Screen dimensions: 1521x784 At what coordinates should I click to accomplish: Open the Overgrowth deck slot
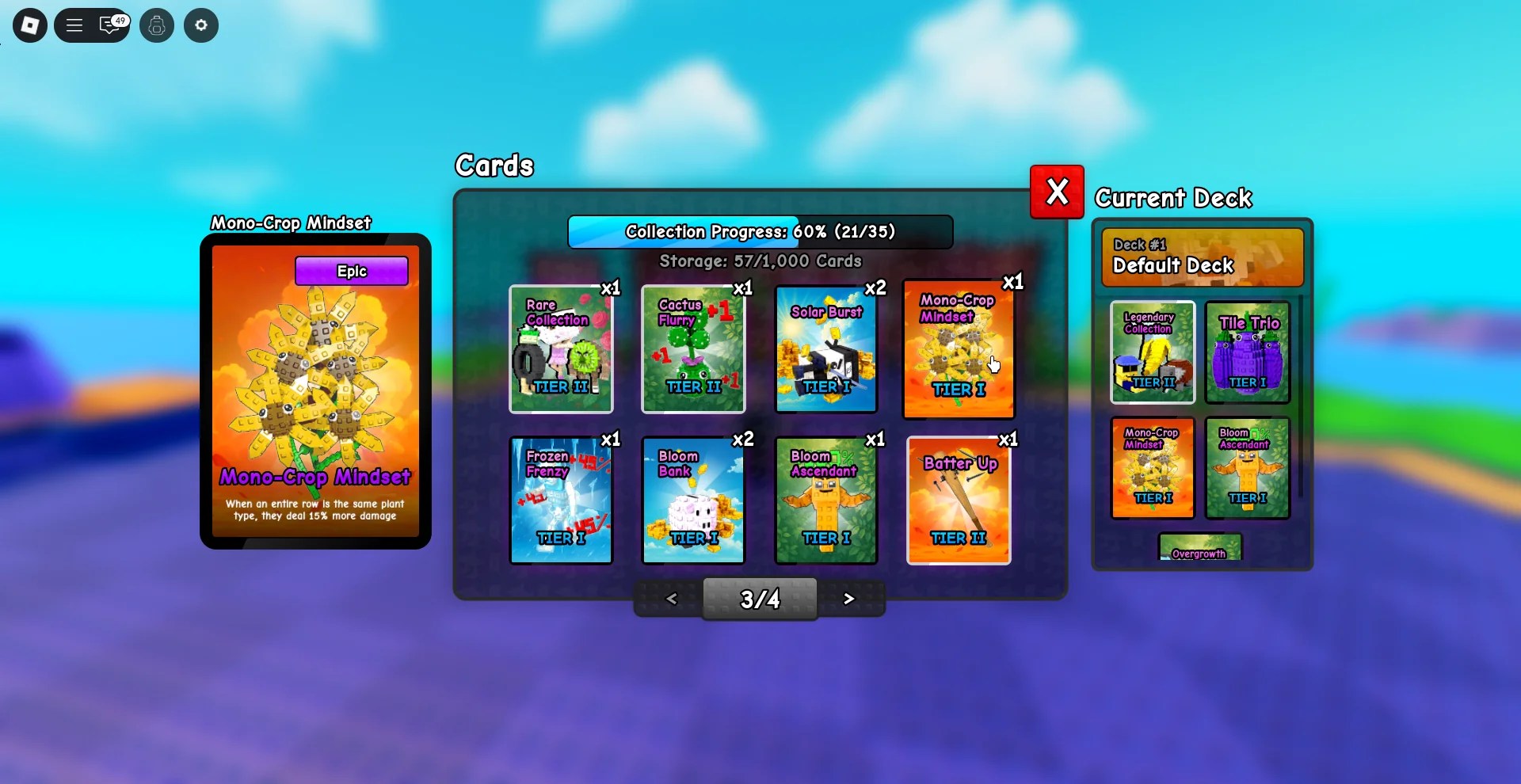[1199, 549]
